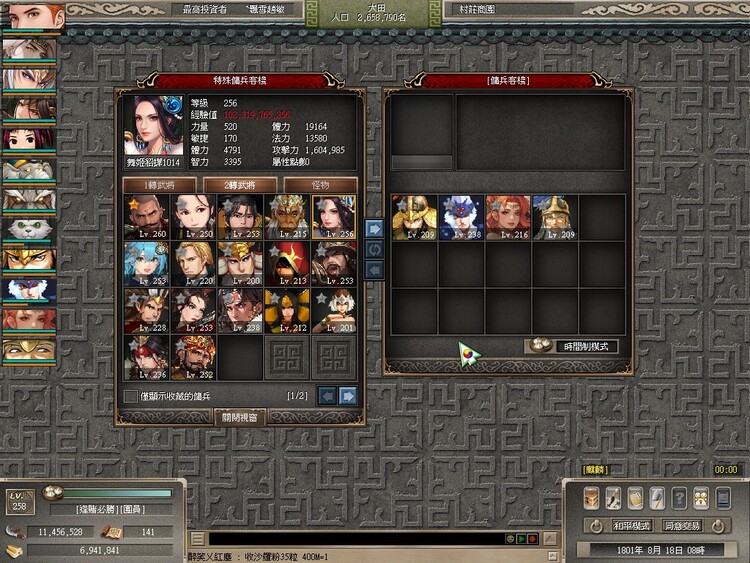Screen dimensions: 750x563
Task: Click the right transfer arrow between the panels
Action: [x=375, y=228]
